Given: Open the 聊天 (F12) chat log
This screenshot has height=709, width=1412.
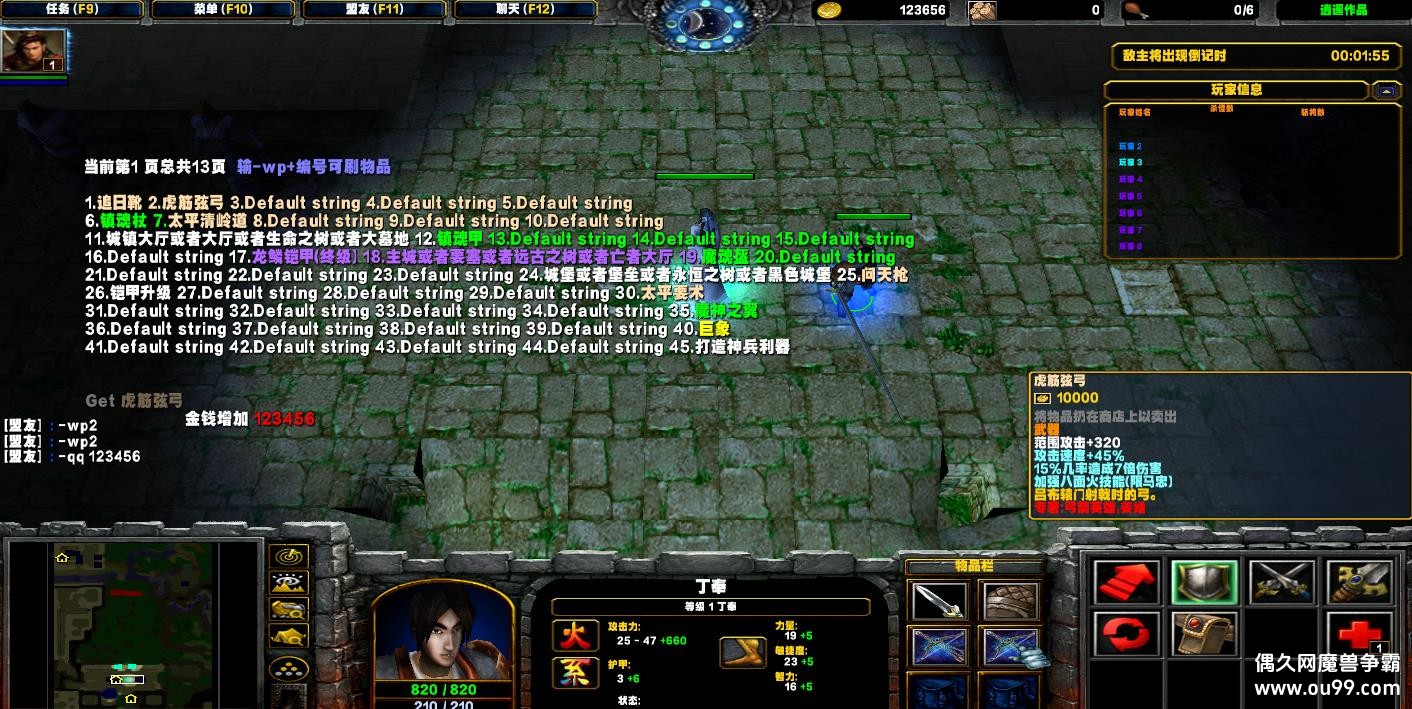Looking at the screenshot, I should pos(525,10).
